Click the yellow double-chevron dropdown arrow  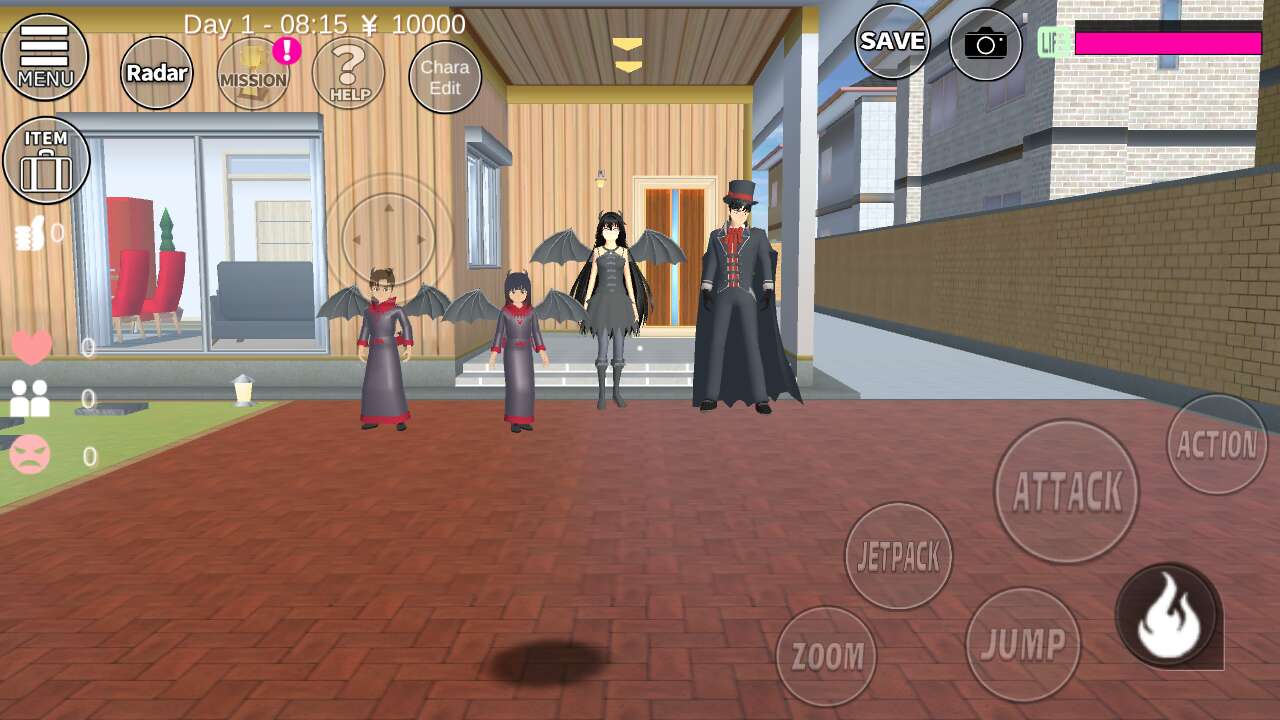pos(628,56)
